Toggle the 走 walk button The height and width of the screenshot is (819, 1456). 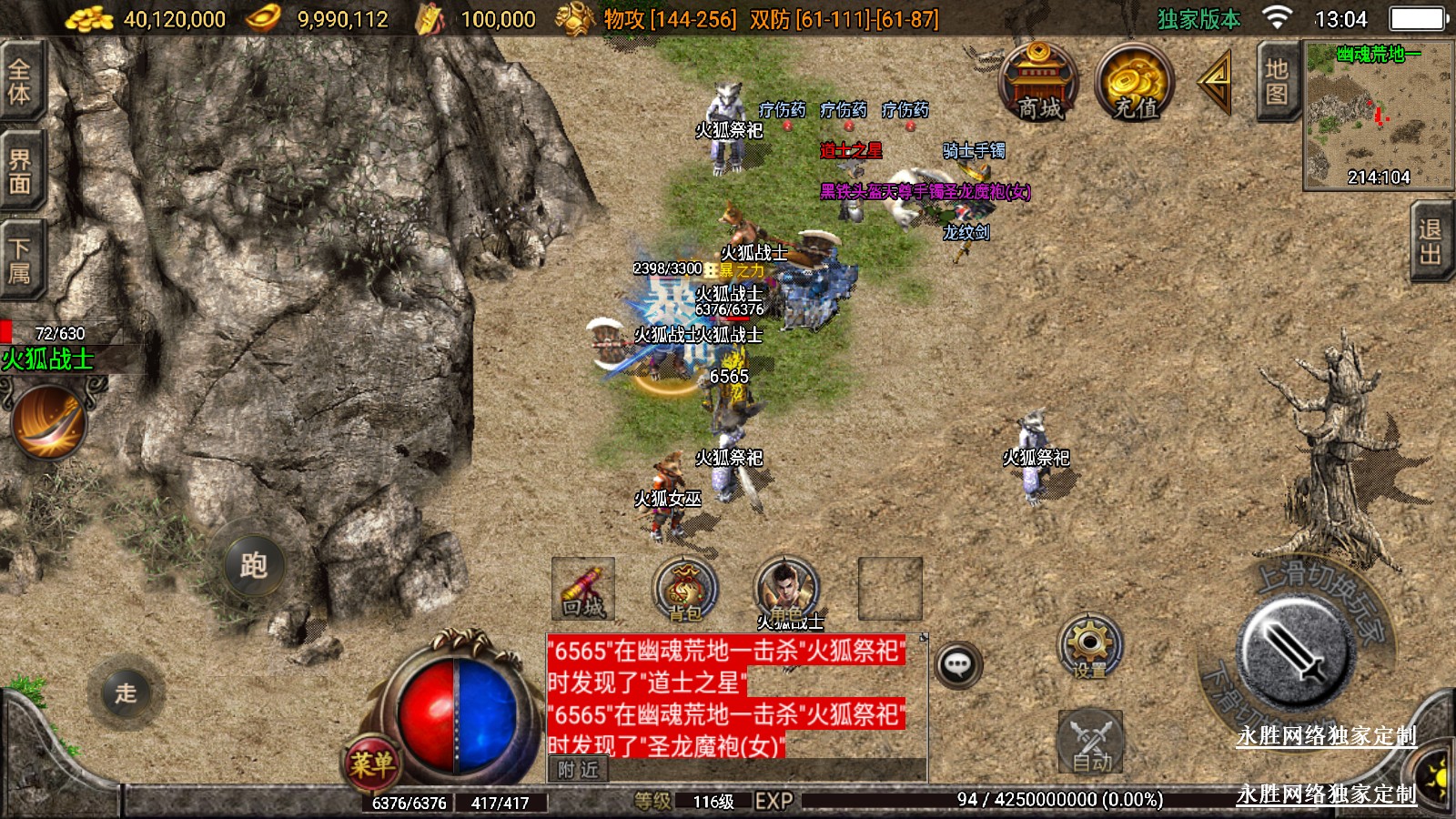pyautogui.click(x=126, y=693)
